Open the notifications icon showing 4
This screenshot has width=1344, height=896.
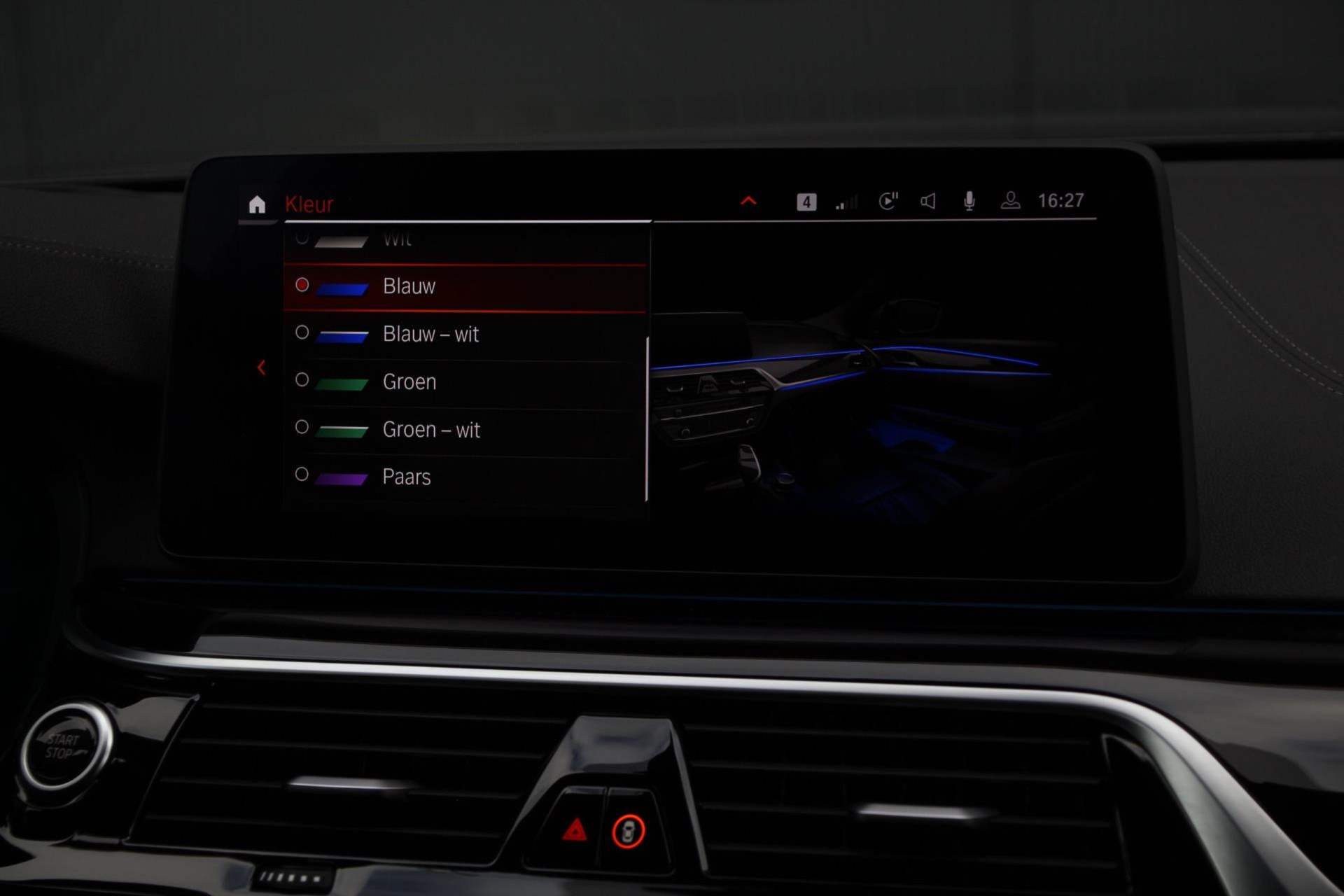click(806, 202)
